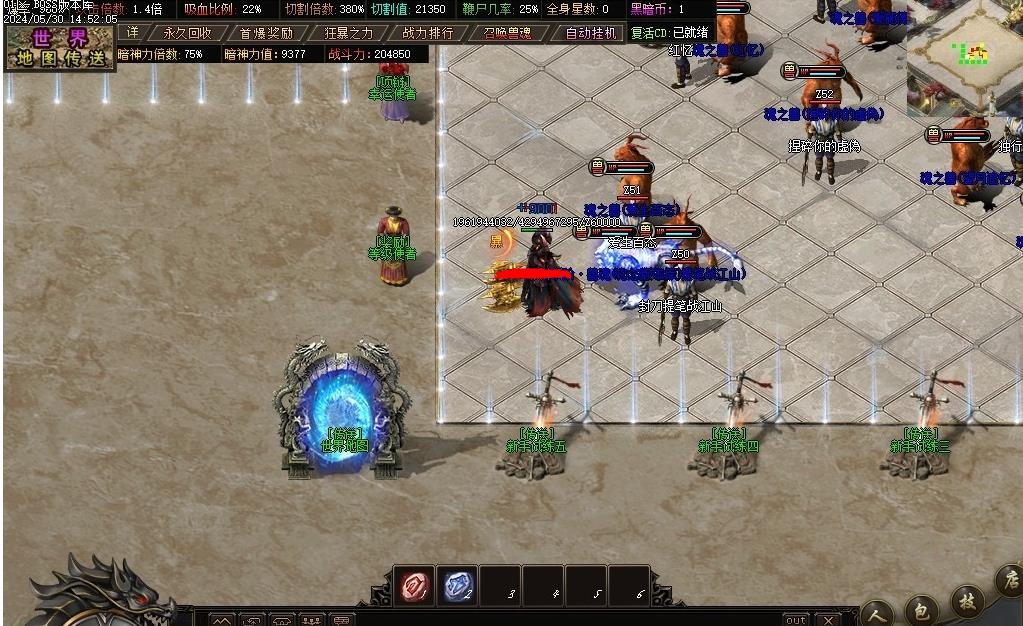Click the X exit button on bottom bar
Viewport: 1023px width, 626px height.
(x=827, y=620)
